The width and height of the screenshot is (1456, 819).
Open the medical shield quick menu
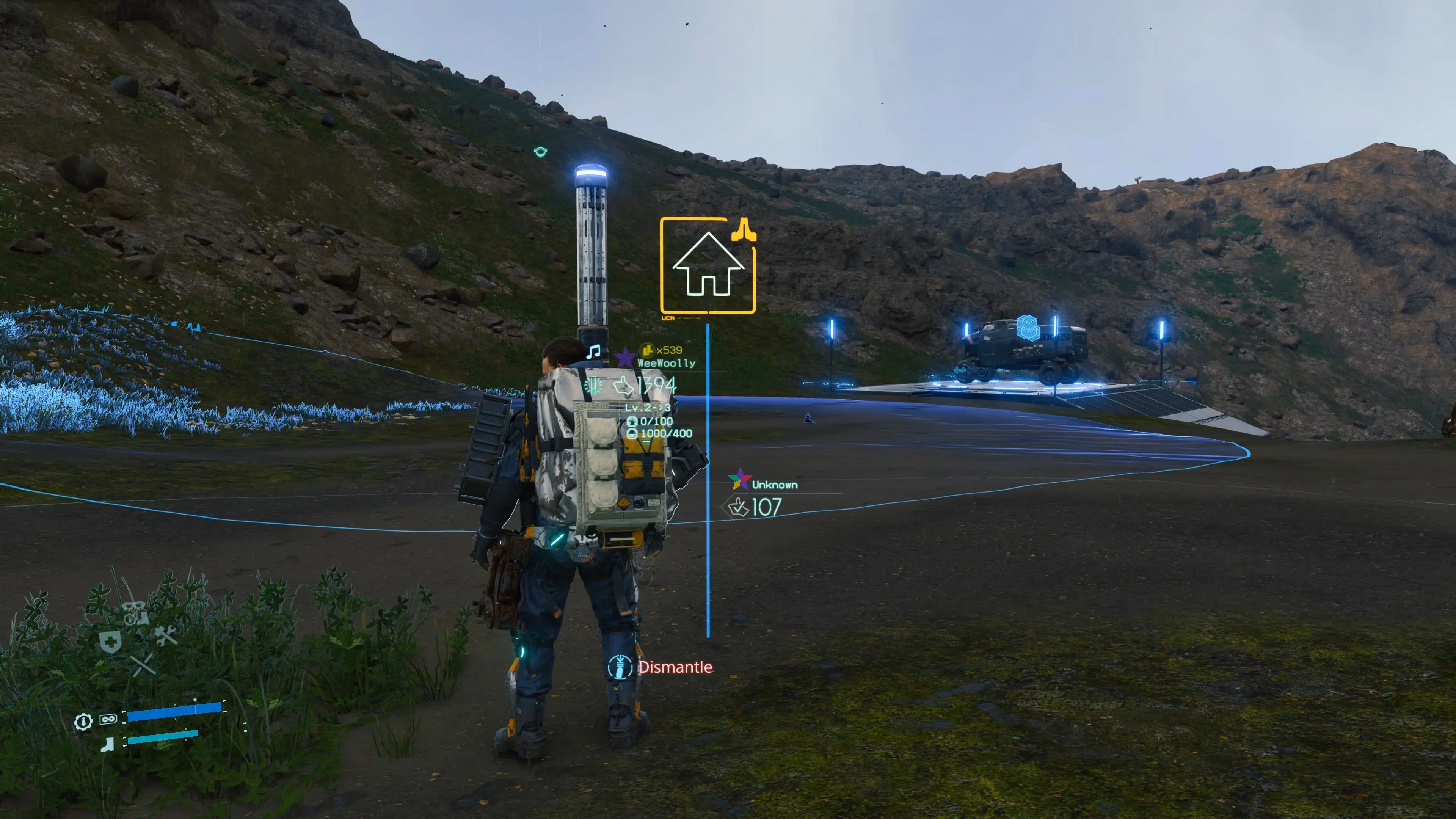(x=110, y=642)
